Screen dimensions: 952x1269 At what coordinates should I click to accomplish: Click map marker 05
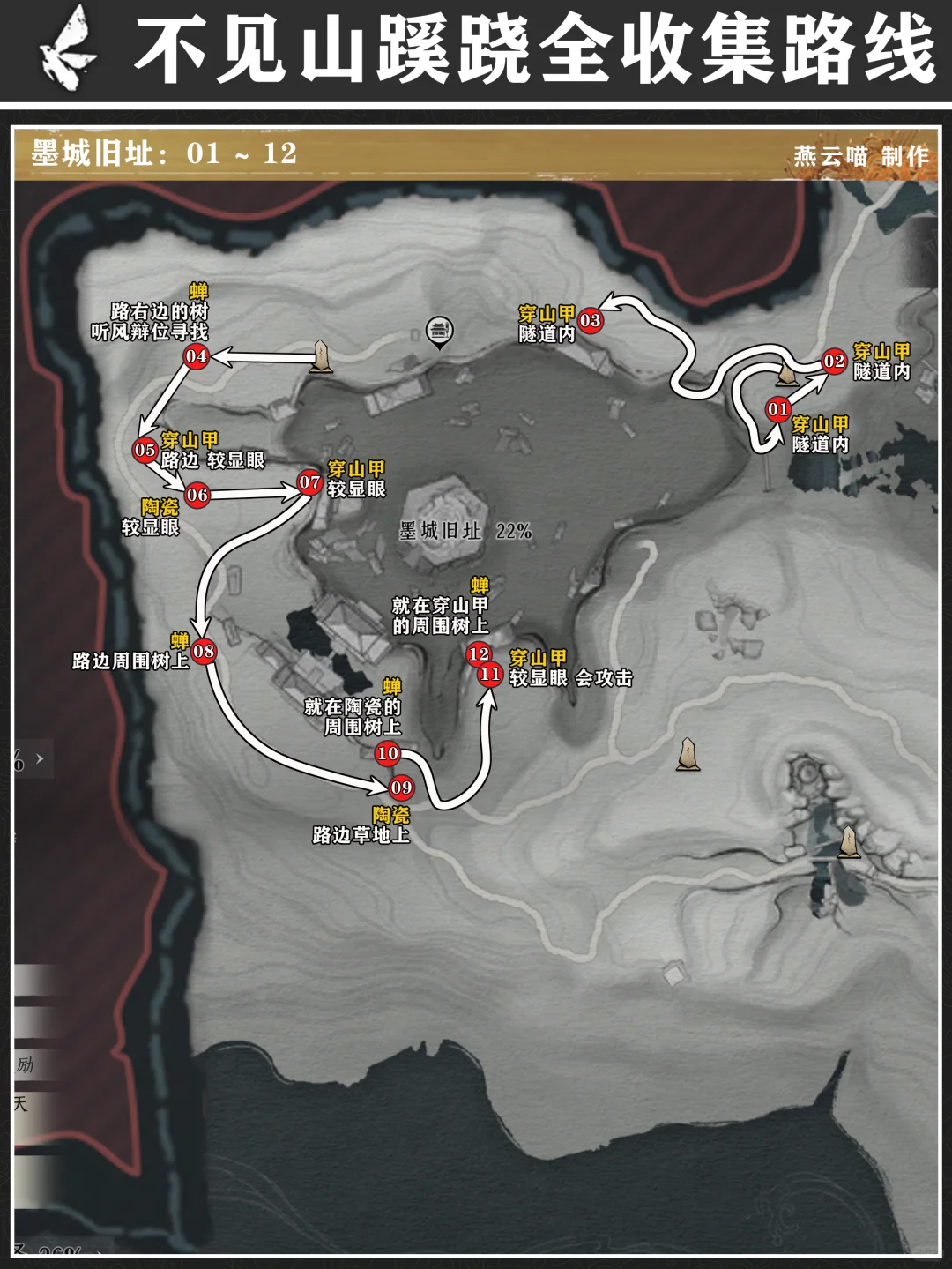[x=145, y=450]
